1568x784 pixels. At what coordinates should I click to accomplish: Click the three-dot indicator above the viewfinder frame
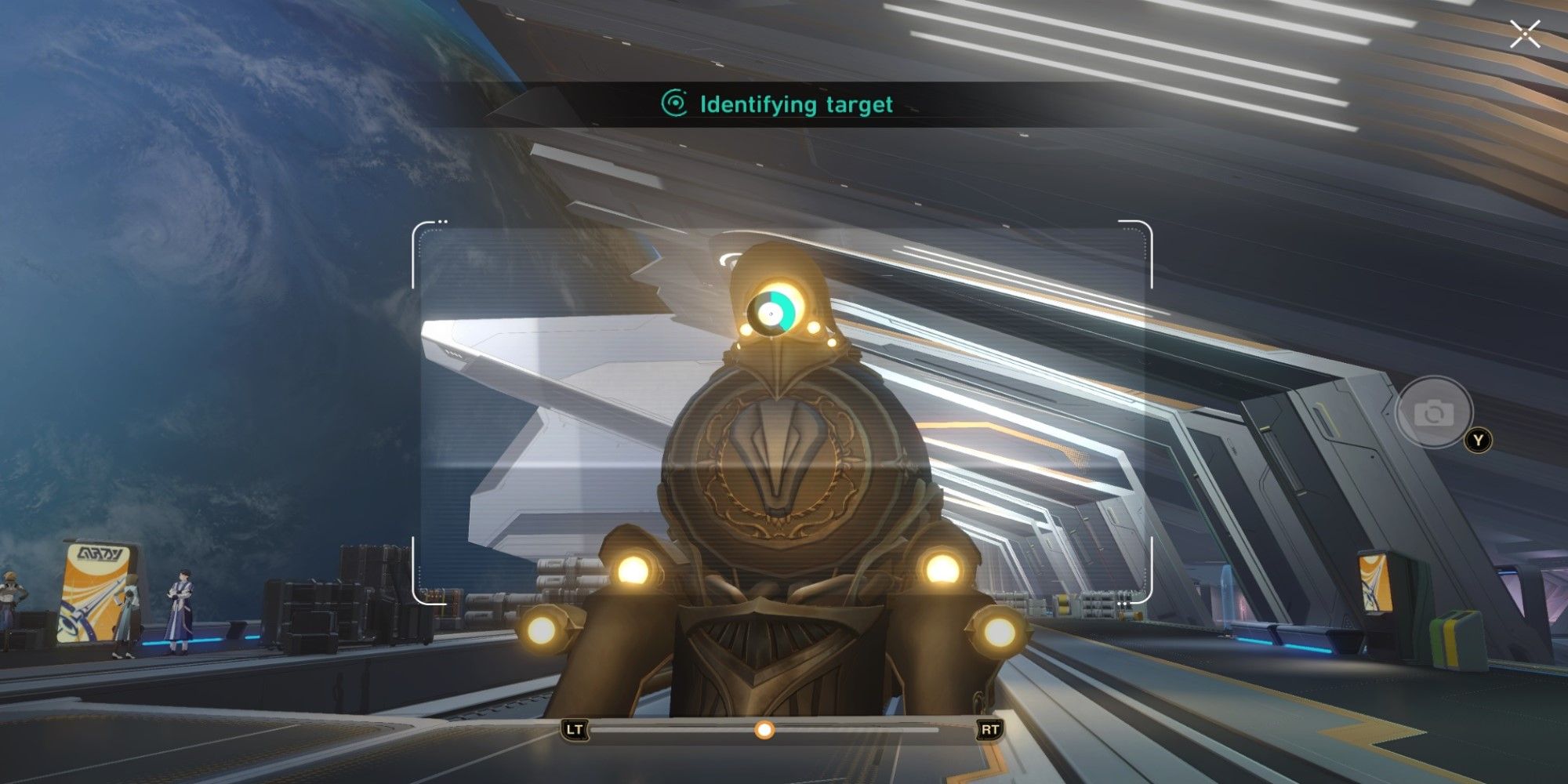445,220
